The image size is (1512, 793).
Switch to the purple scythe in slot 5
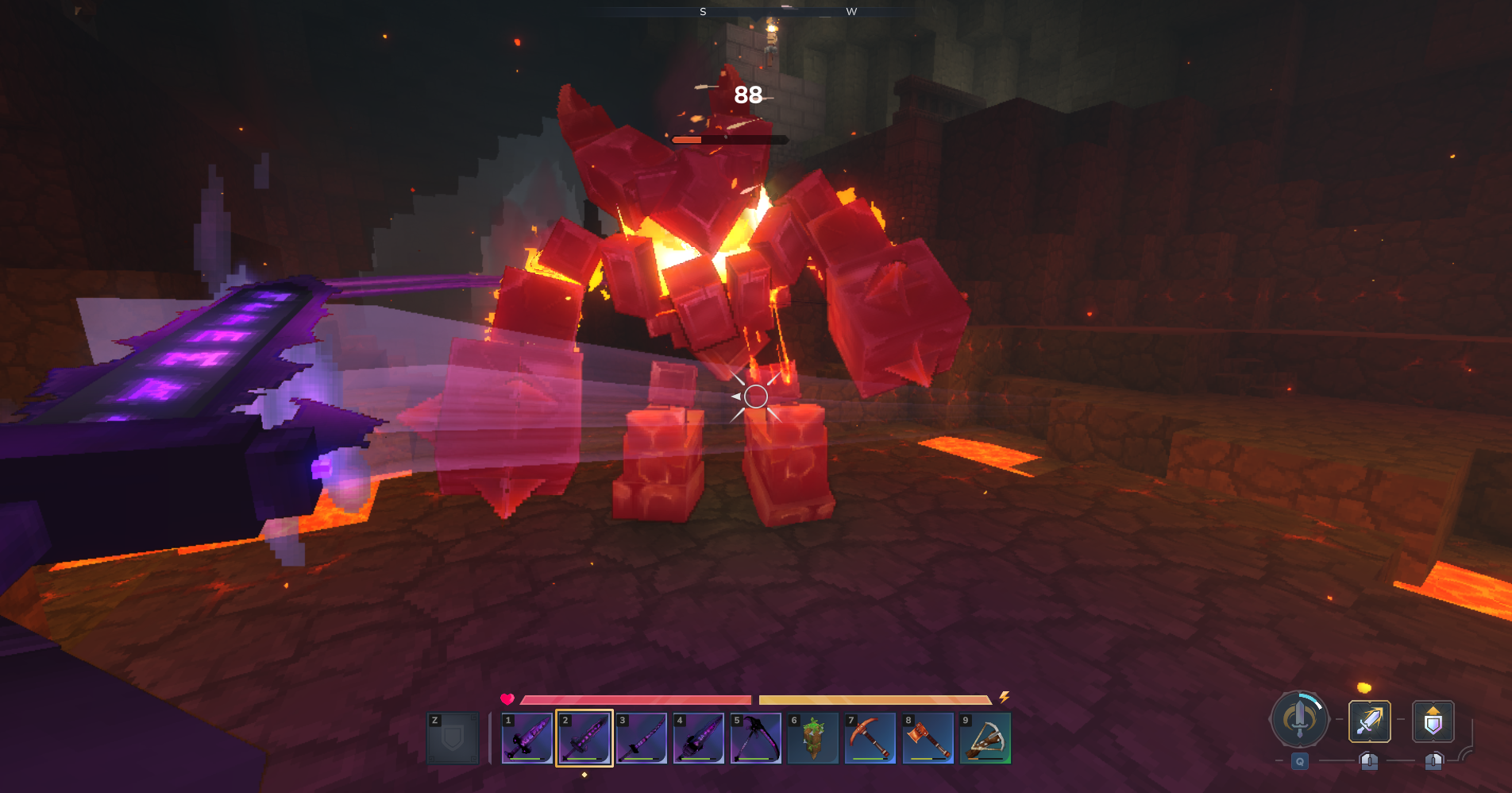756,738
